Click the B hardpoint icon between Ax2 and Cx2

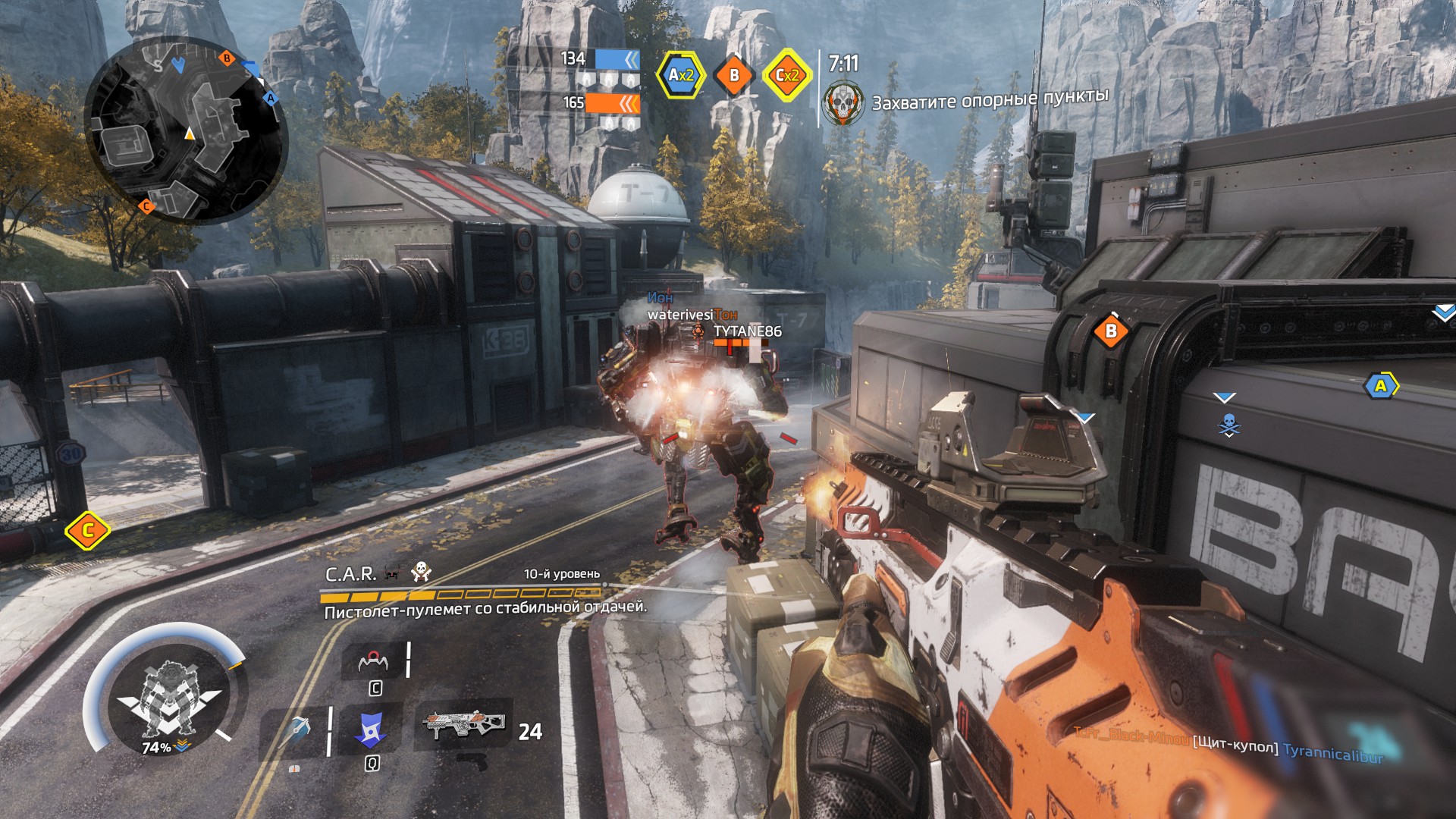tap(733, 75)
